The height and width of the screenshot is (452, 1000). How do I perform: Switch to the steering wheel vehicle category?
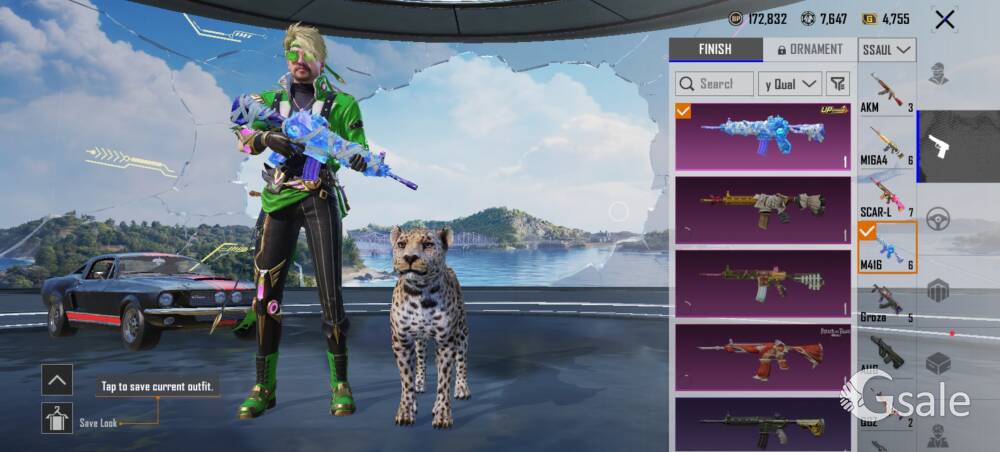938,219
